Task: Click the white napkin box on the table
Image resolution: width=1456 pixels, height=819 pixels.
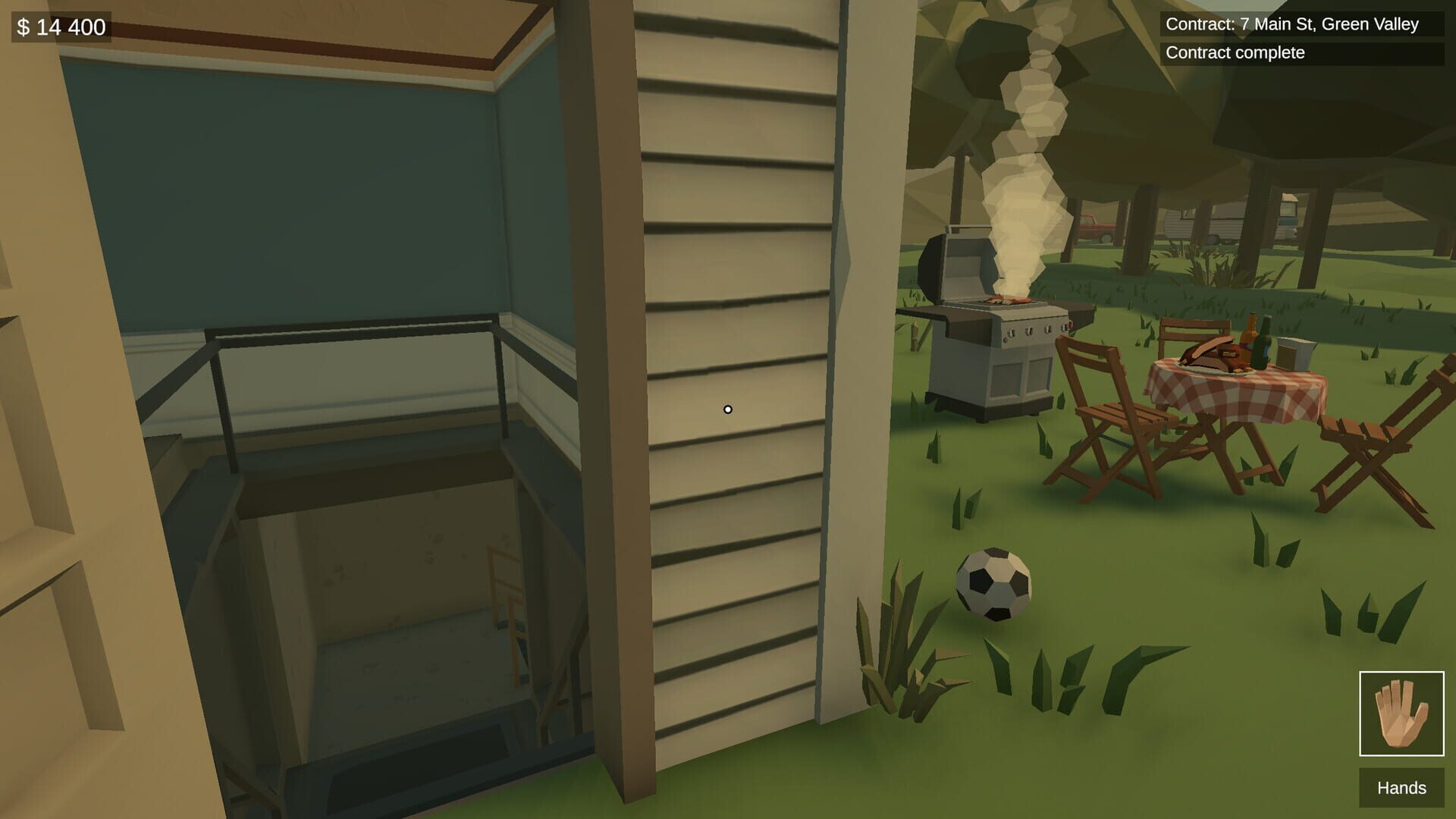Action: click(x=1294, y=353)
